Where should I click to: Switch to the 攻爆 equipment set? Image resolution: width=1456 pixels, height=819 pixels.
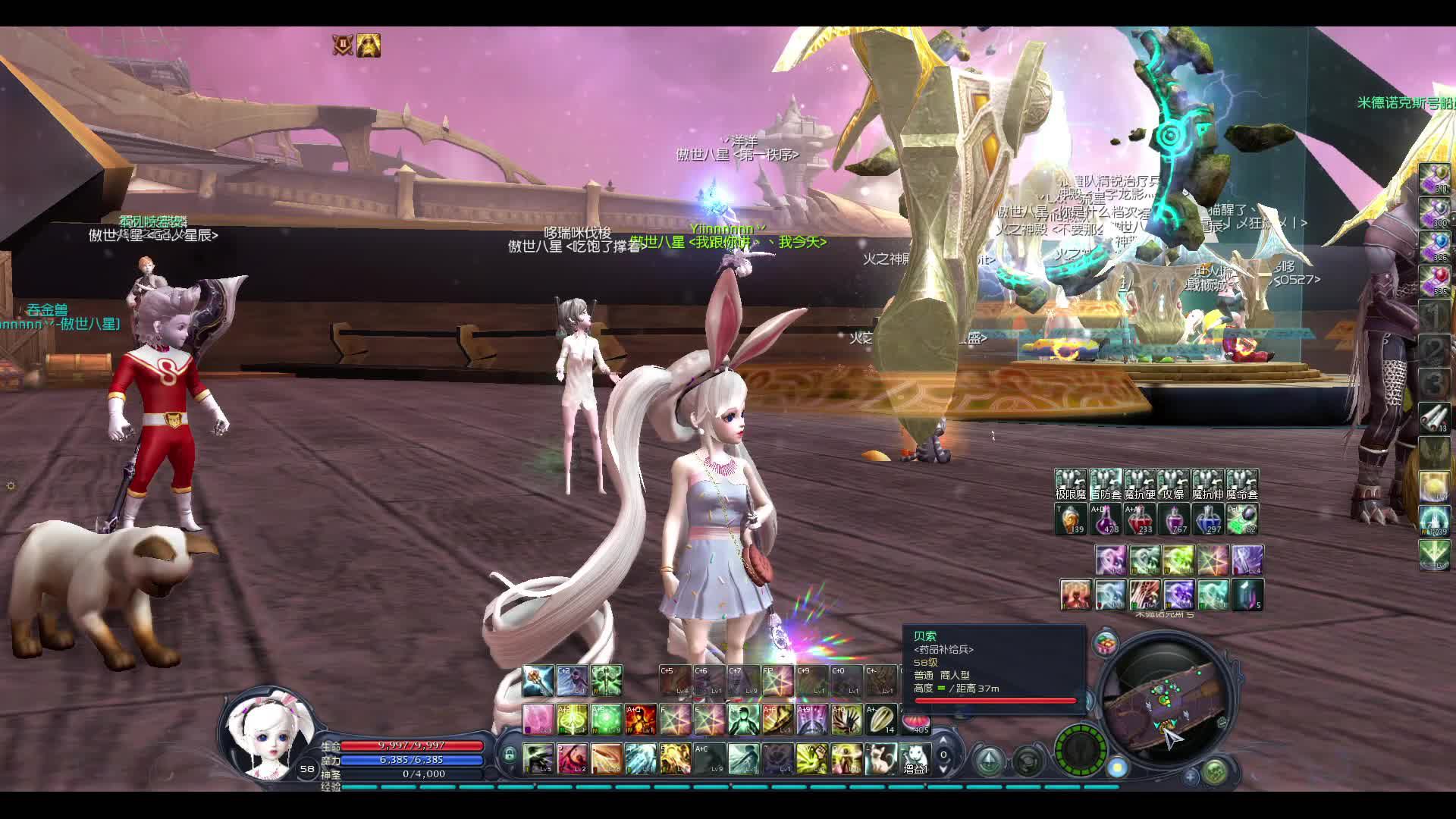(x=1173, y=485)
